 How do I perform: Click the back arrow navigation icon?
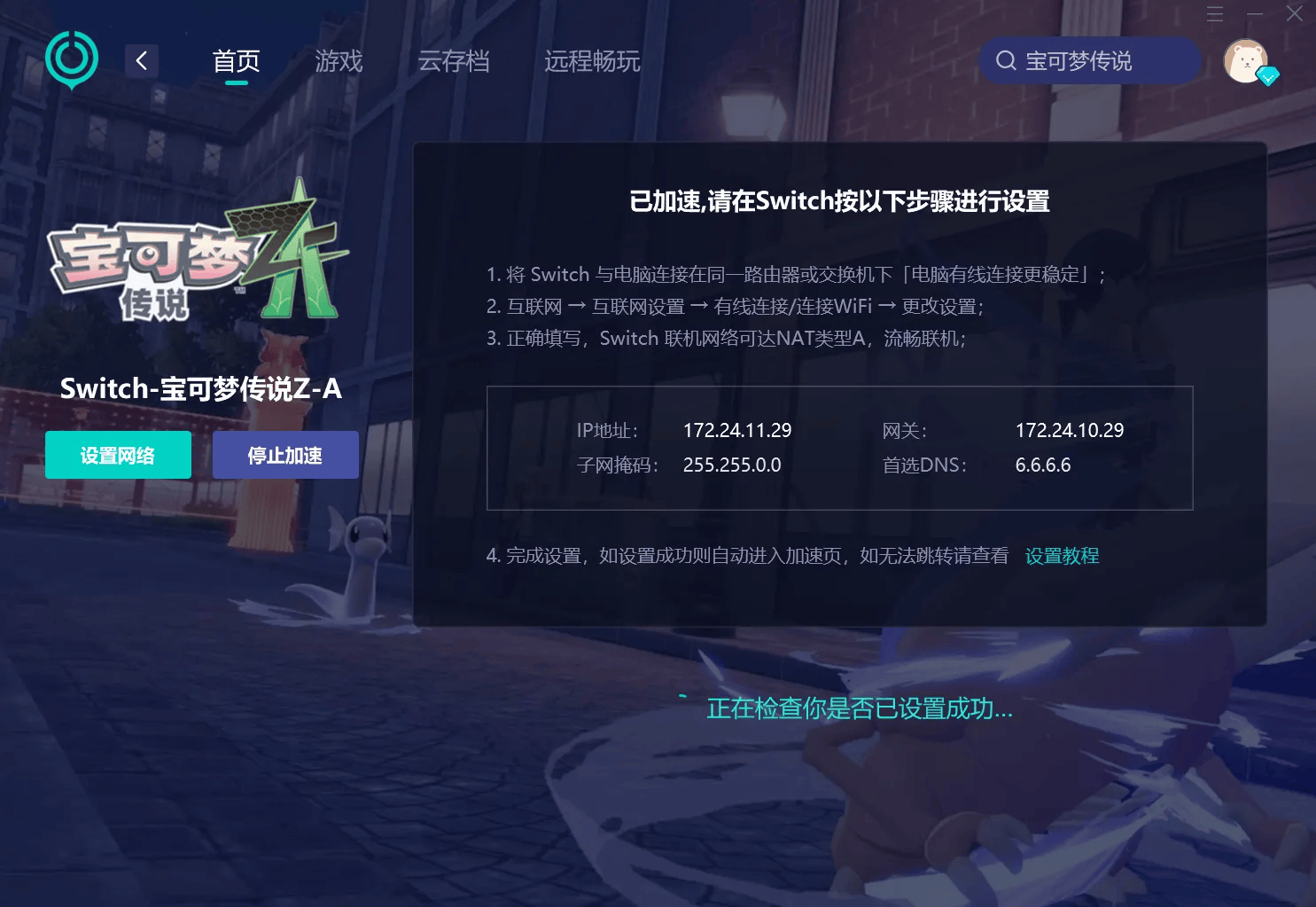coord(141,60)
